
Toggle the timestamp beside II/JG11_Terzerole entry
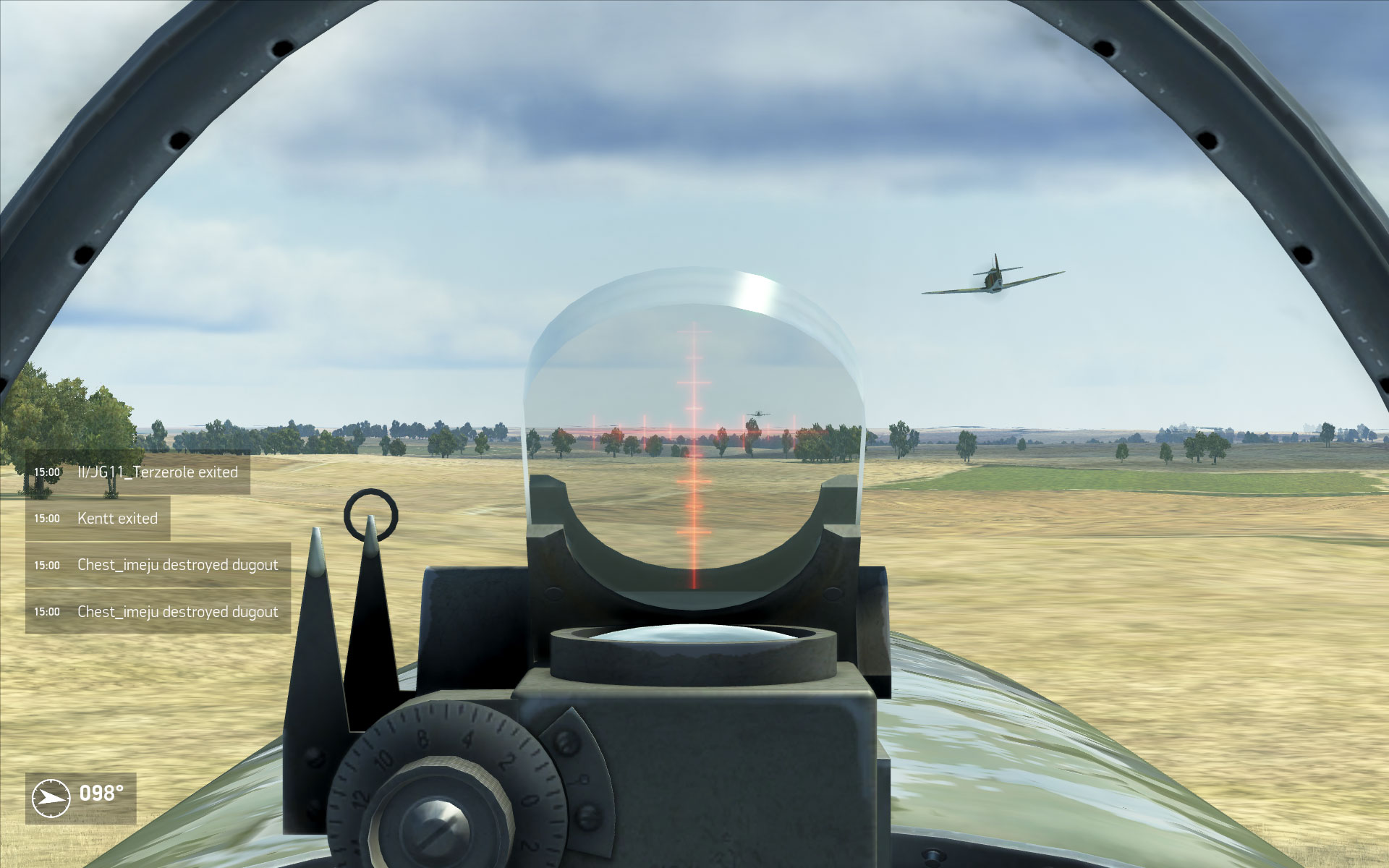point(48,472)
